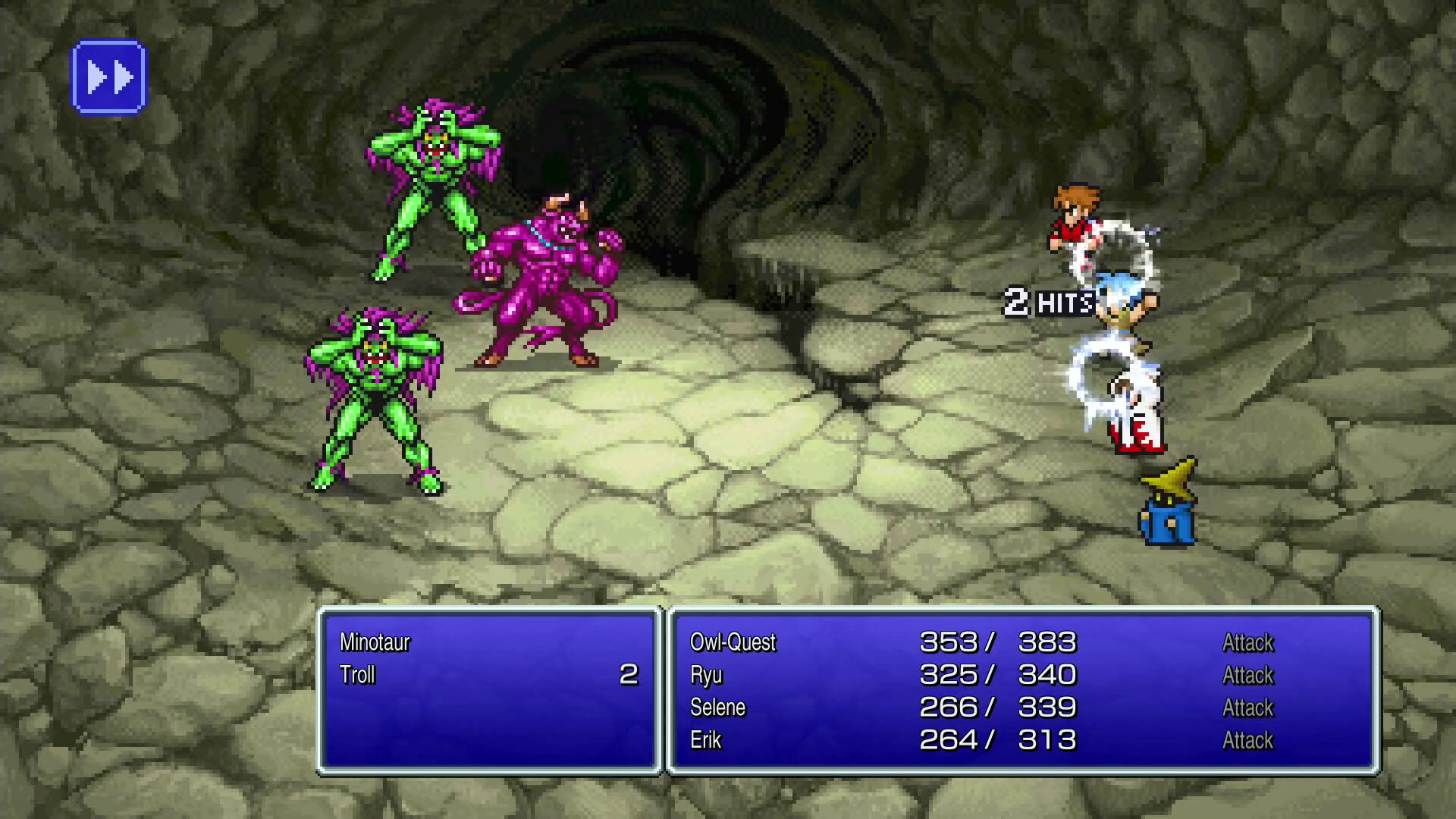
Task: Toggle the fast-forward battle speed button
Action: pos(109,77)
